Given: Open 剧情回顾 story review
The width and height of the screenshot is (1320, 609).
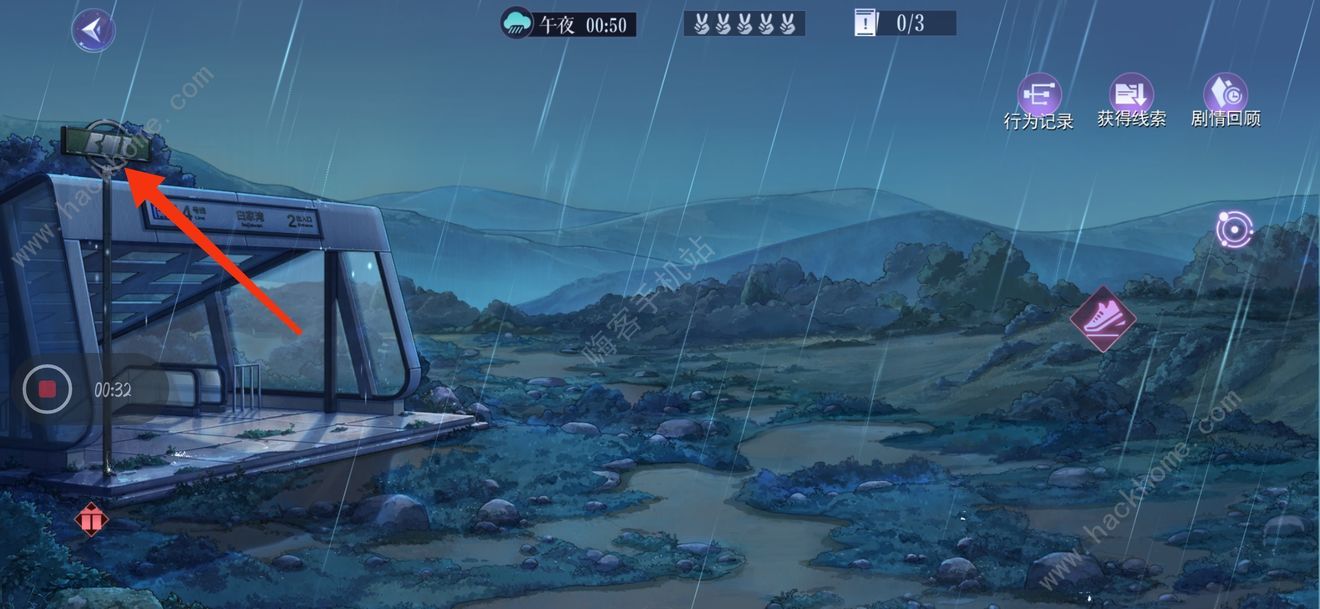Looking at the screenshot, I should click(x=1225, y=95).
